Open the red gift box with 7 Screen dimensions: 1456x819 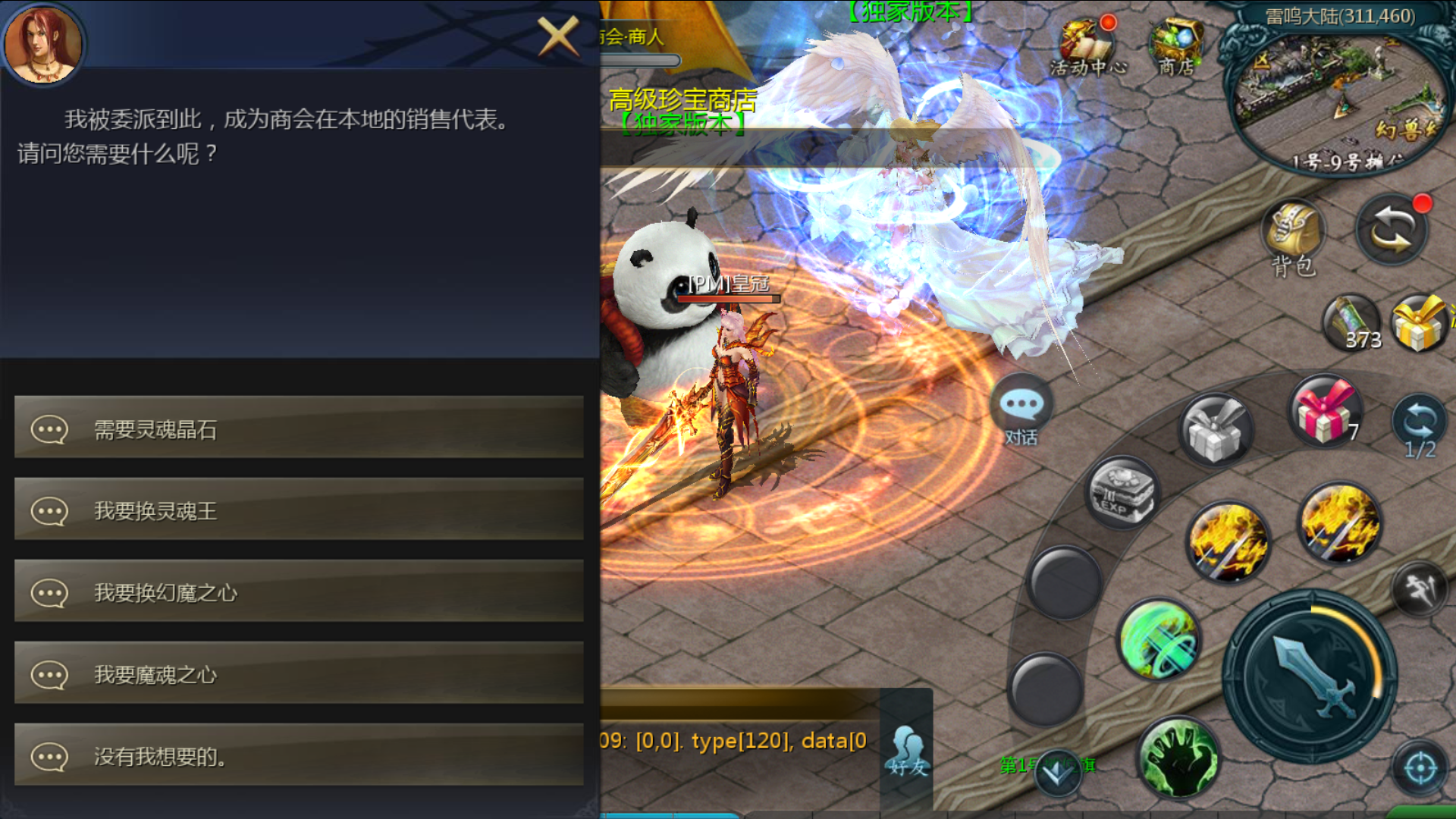point(1326,413)
